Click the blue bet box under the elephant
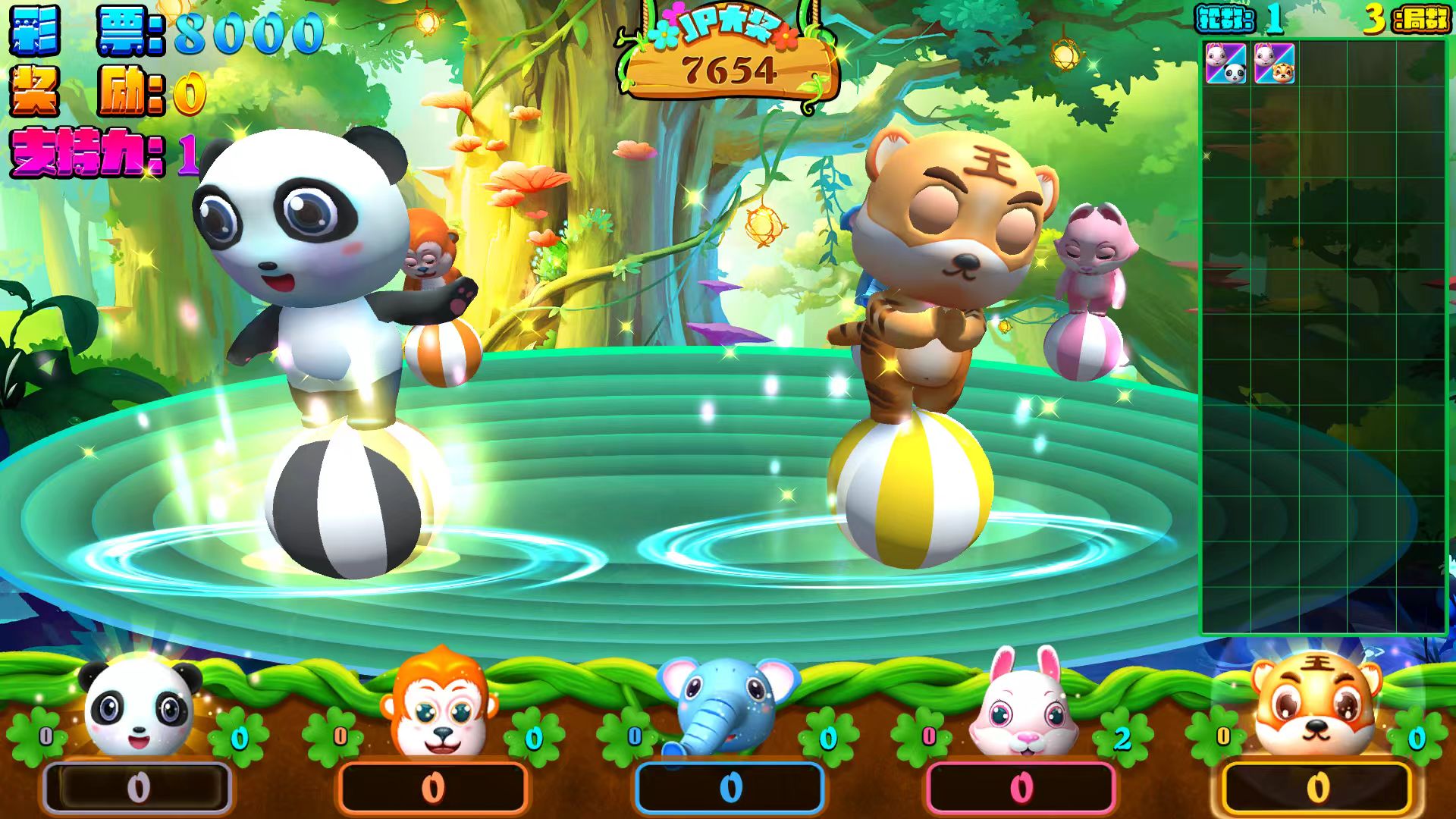Image resolution: width=1456 pixels, height=819 pixels. pos(730,788)
